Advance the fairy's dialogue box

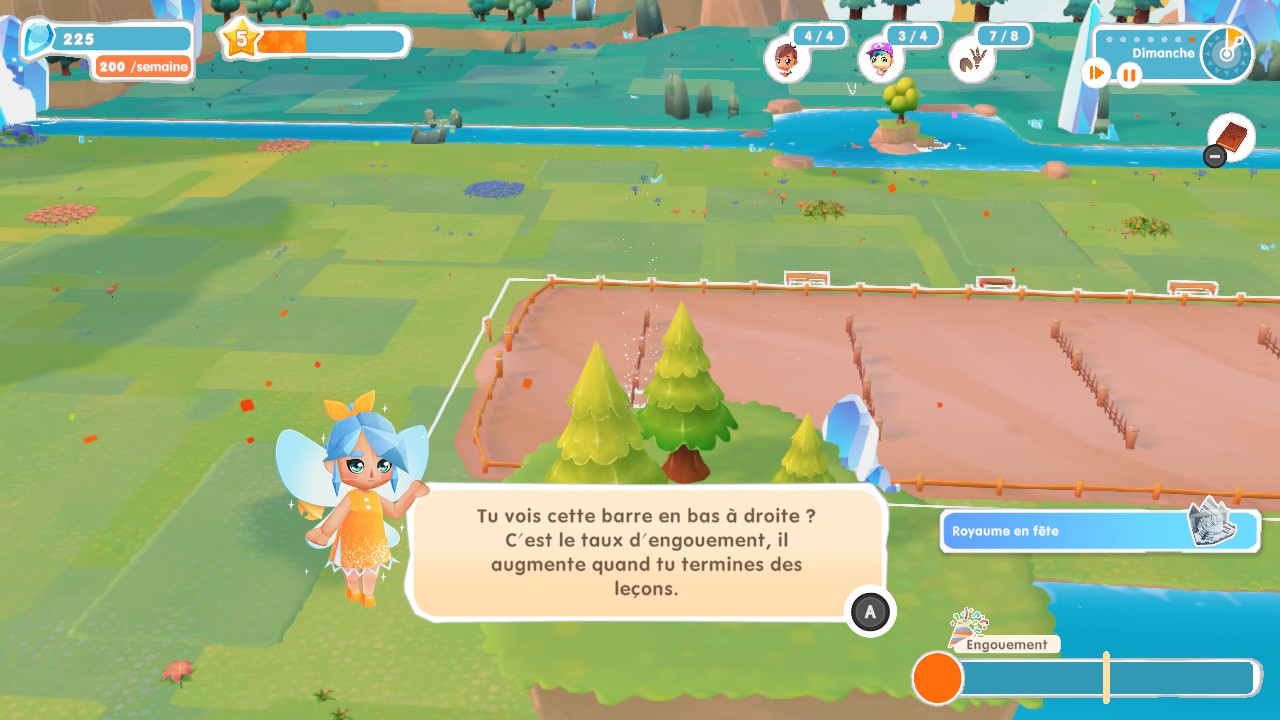(870, 611)
